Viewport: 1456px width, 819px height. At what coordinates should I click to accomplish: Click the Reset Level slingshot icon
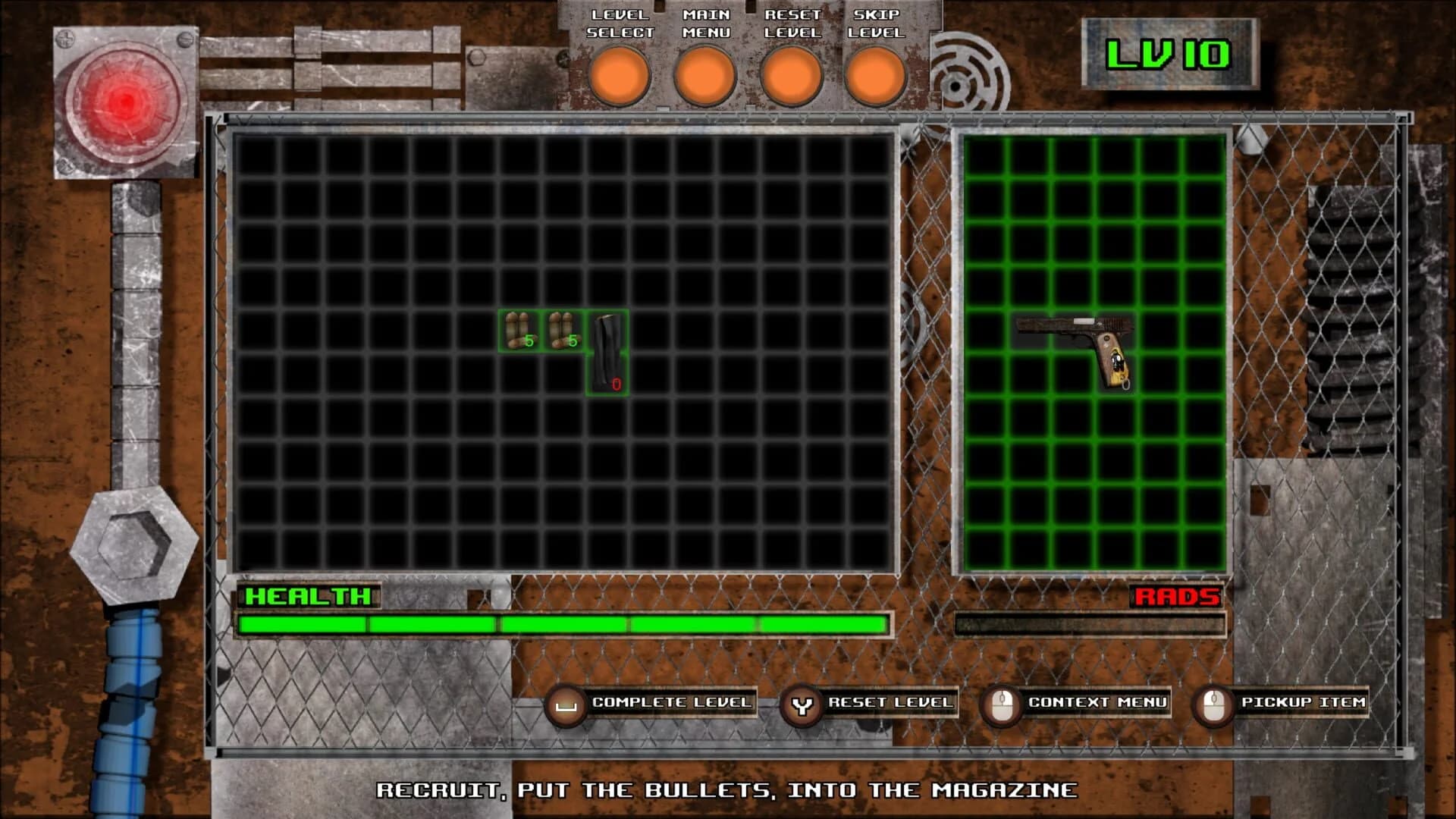pyautogui.click(x=804, y=702)
